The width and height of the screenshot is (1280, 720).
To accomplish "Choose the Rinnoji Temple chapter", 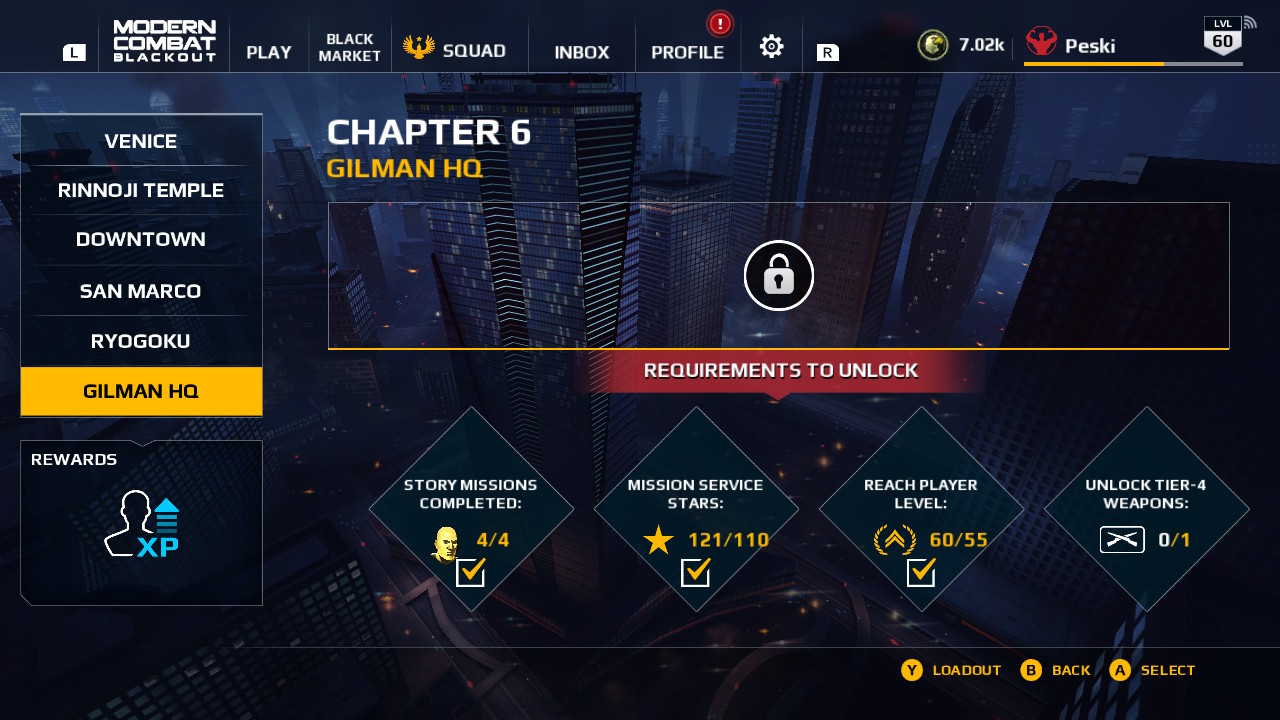I will [x=141, y=190].
